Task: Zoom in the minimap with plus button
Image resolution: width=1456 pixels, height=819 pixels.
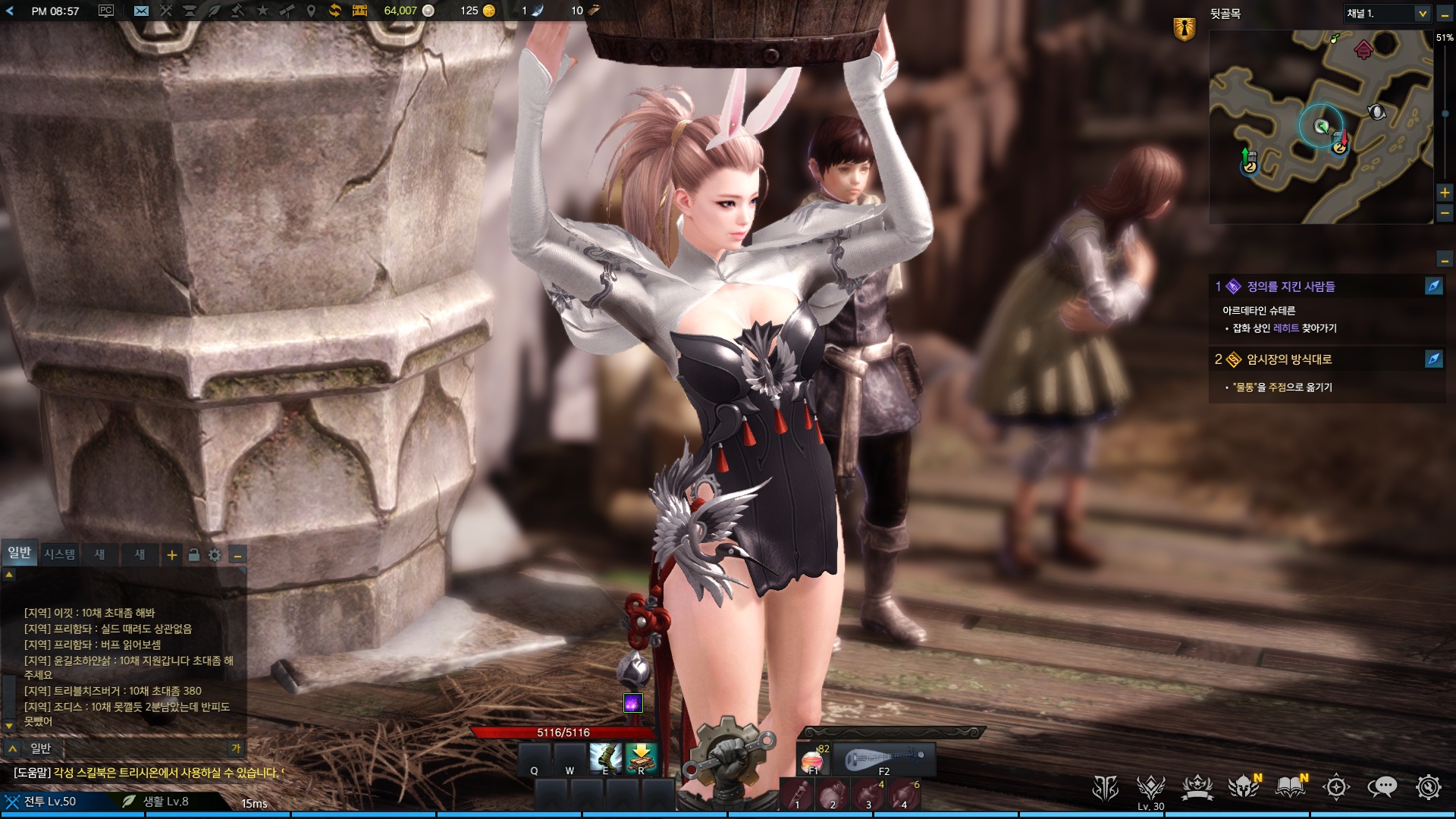Action: pos(1445,193)
